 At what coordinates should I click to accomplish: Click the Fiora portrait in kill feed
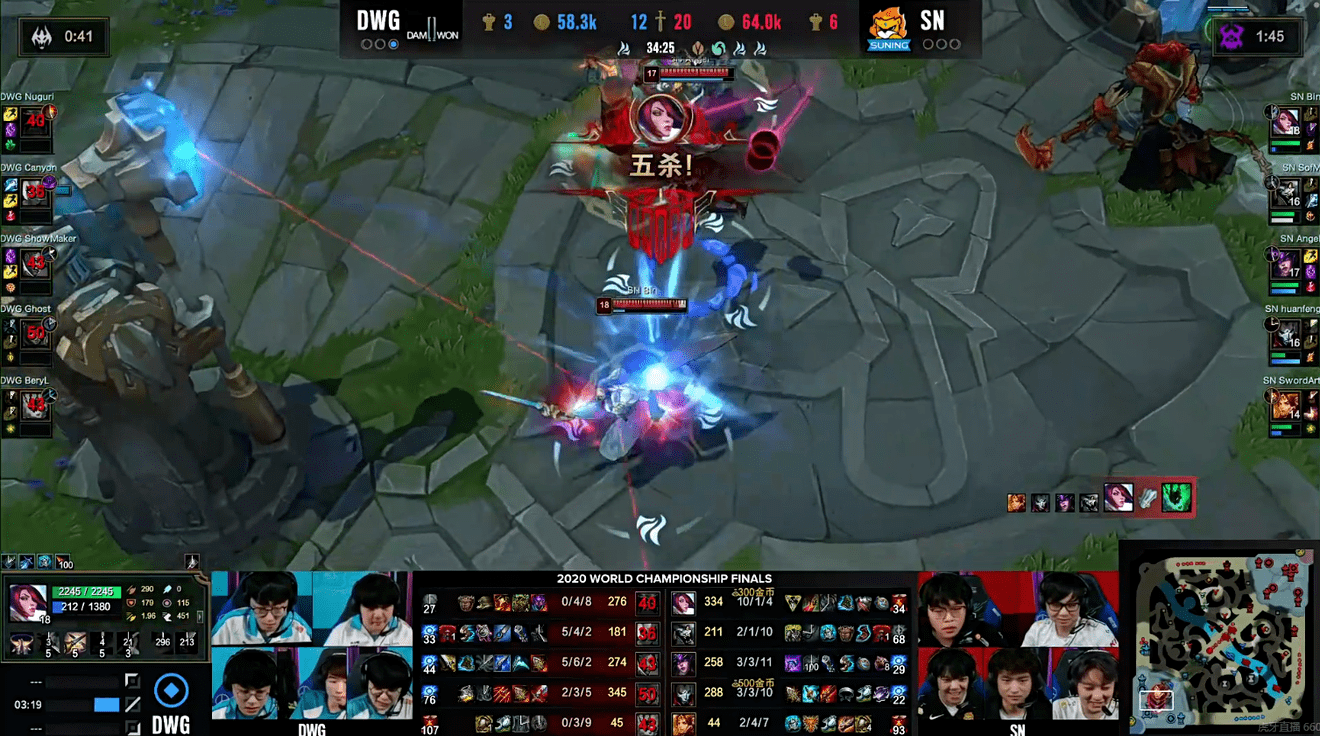pyautogui.click(x=1117, y=498)
